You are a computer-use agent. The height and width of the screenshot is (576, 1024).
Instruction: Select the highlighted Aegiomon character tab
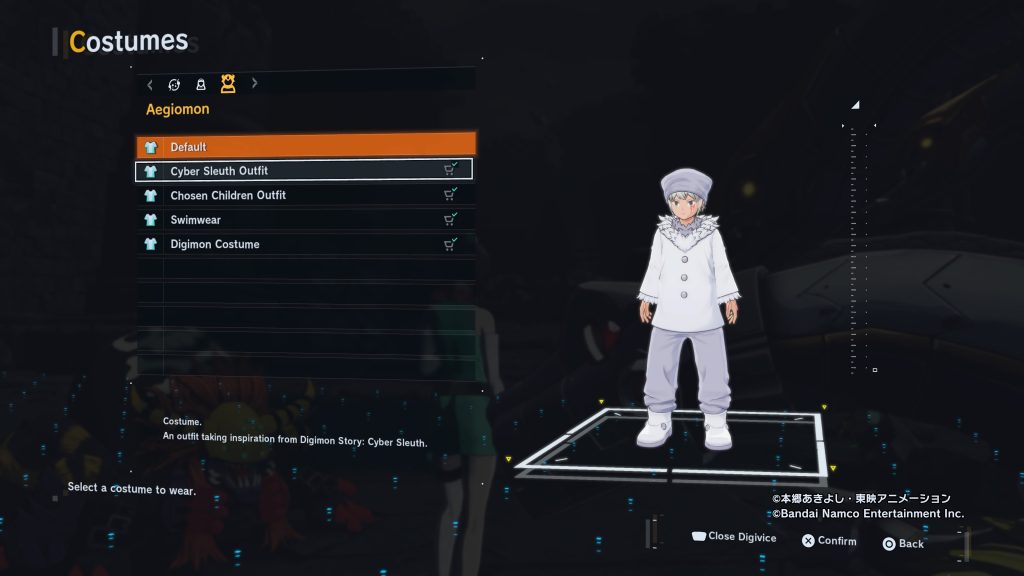point(228,84)
